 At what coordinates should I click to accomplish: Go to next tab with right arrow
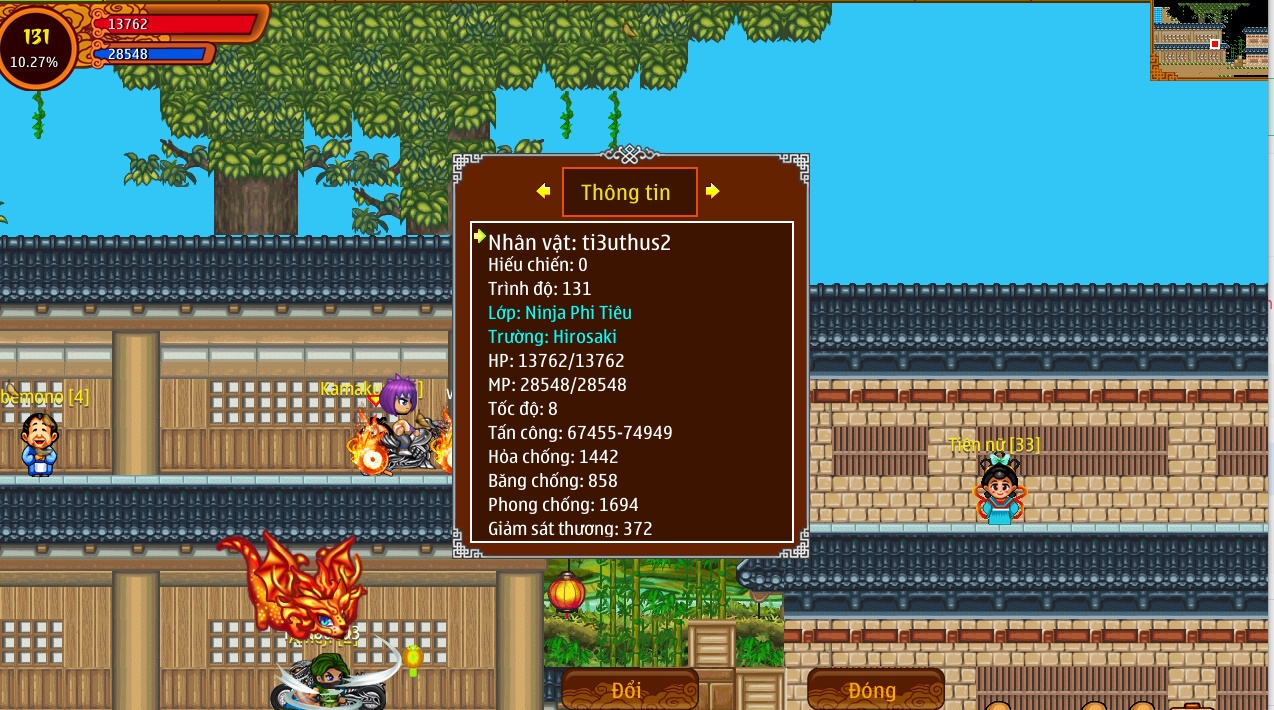point(712,191)
